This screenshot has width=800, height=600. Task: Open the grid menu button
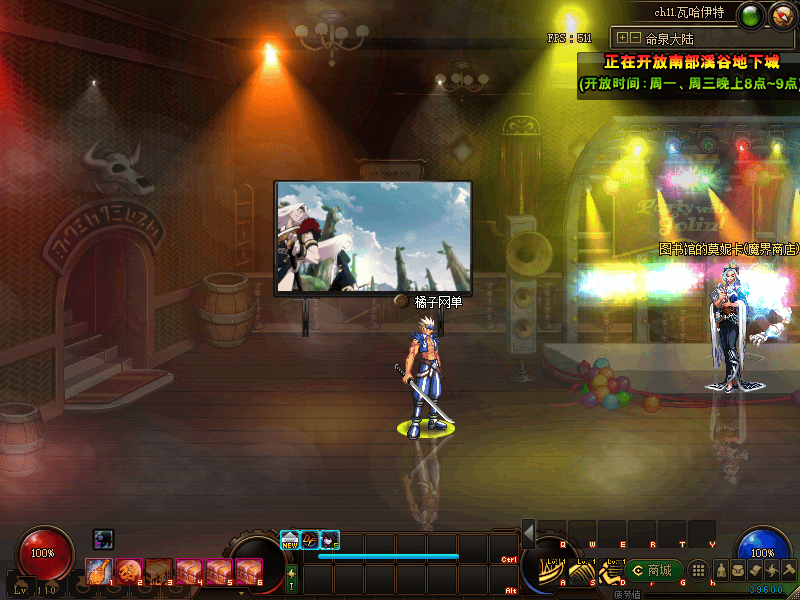pos(700,570)
